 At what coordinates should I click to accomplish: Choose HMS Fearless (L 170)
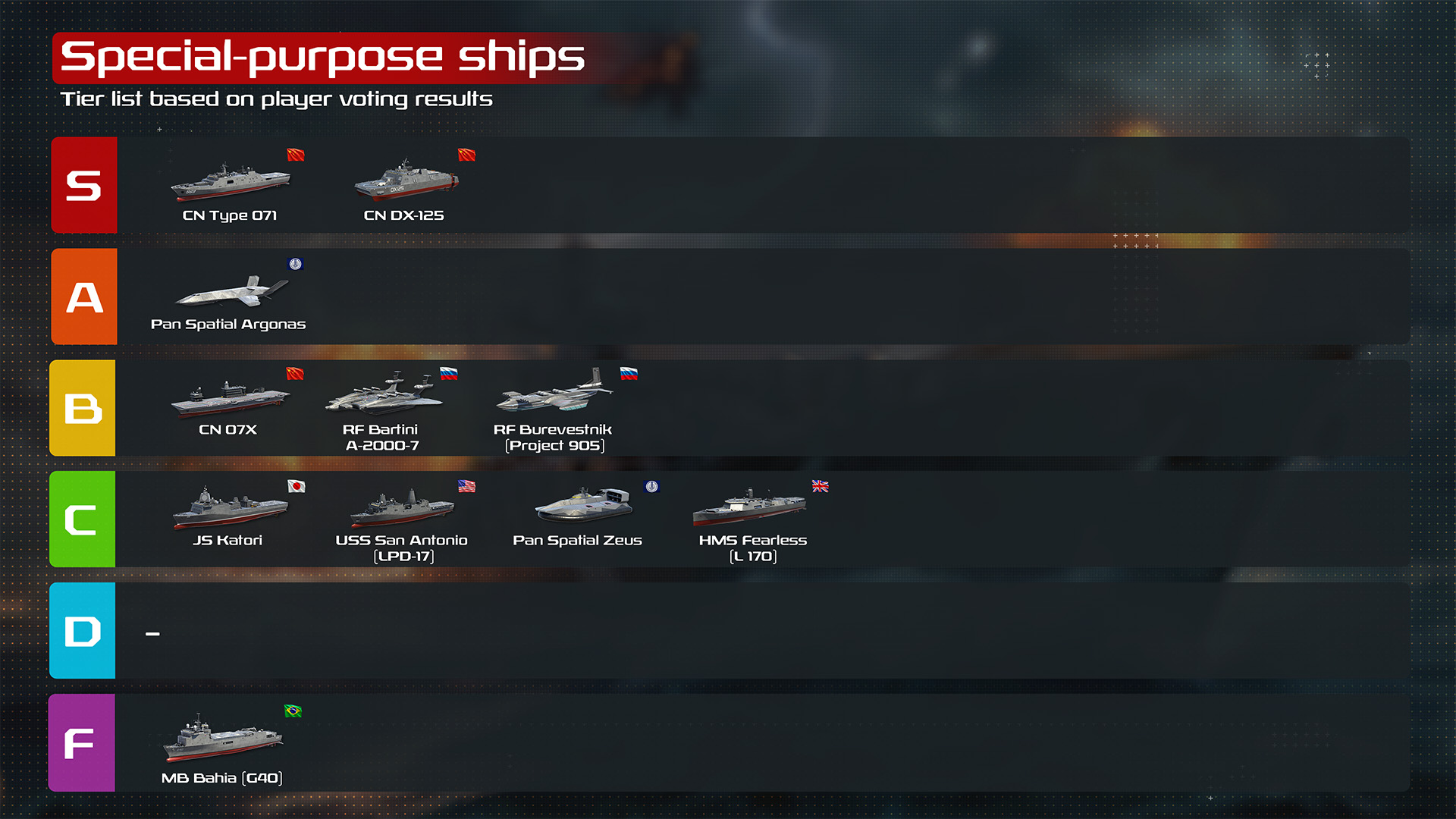pos(749,508)
